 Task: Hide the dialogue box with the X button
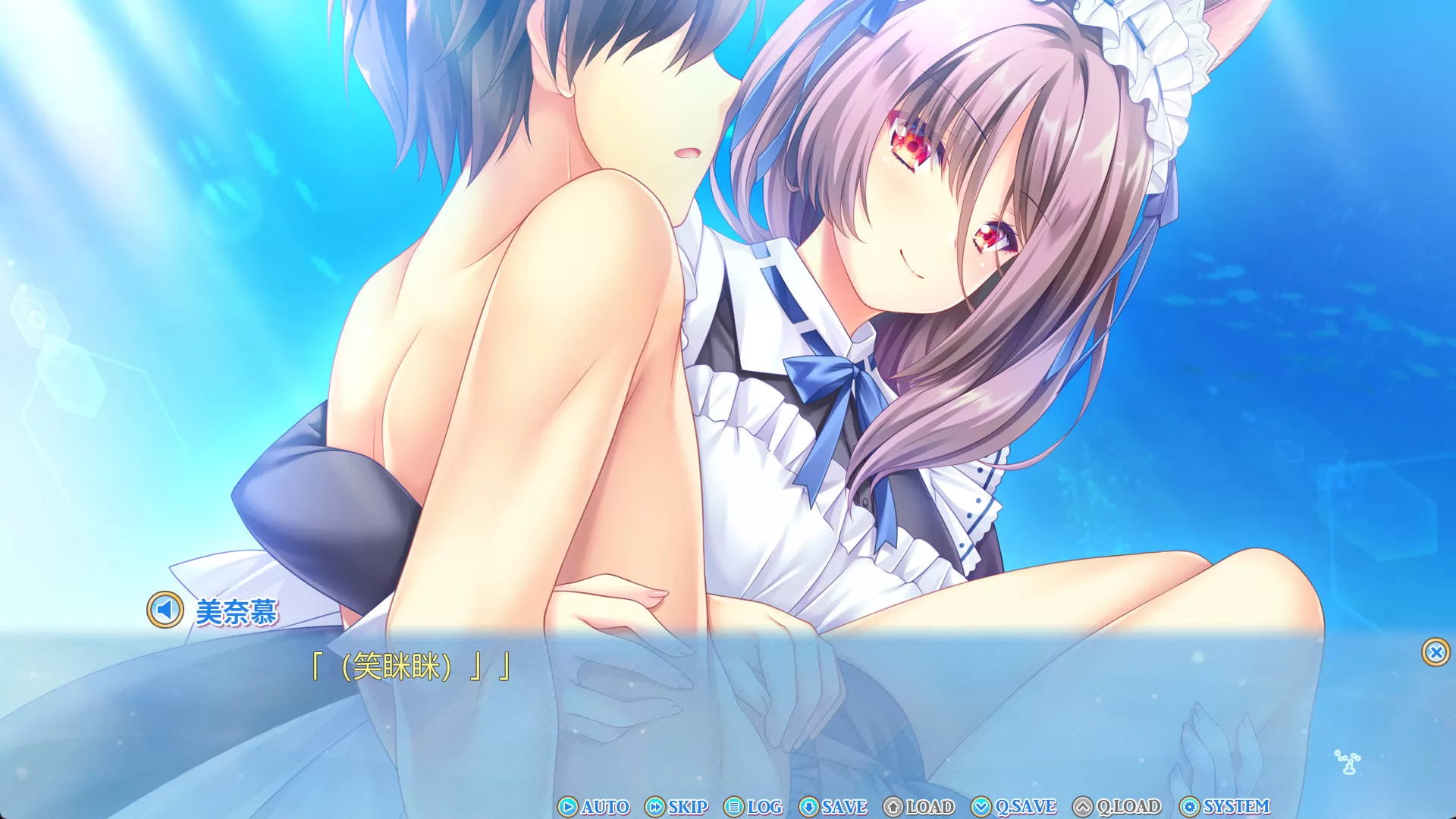(x=1436, y=652)
